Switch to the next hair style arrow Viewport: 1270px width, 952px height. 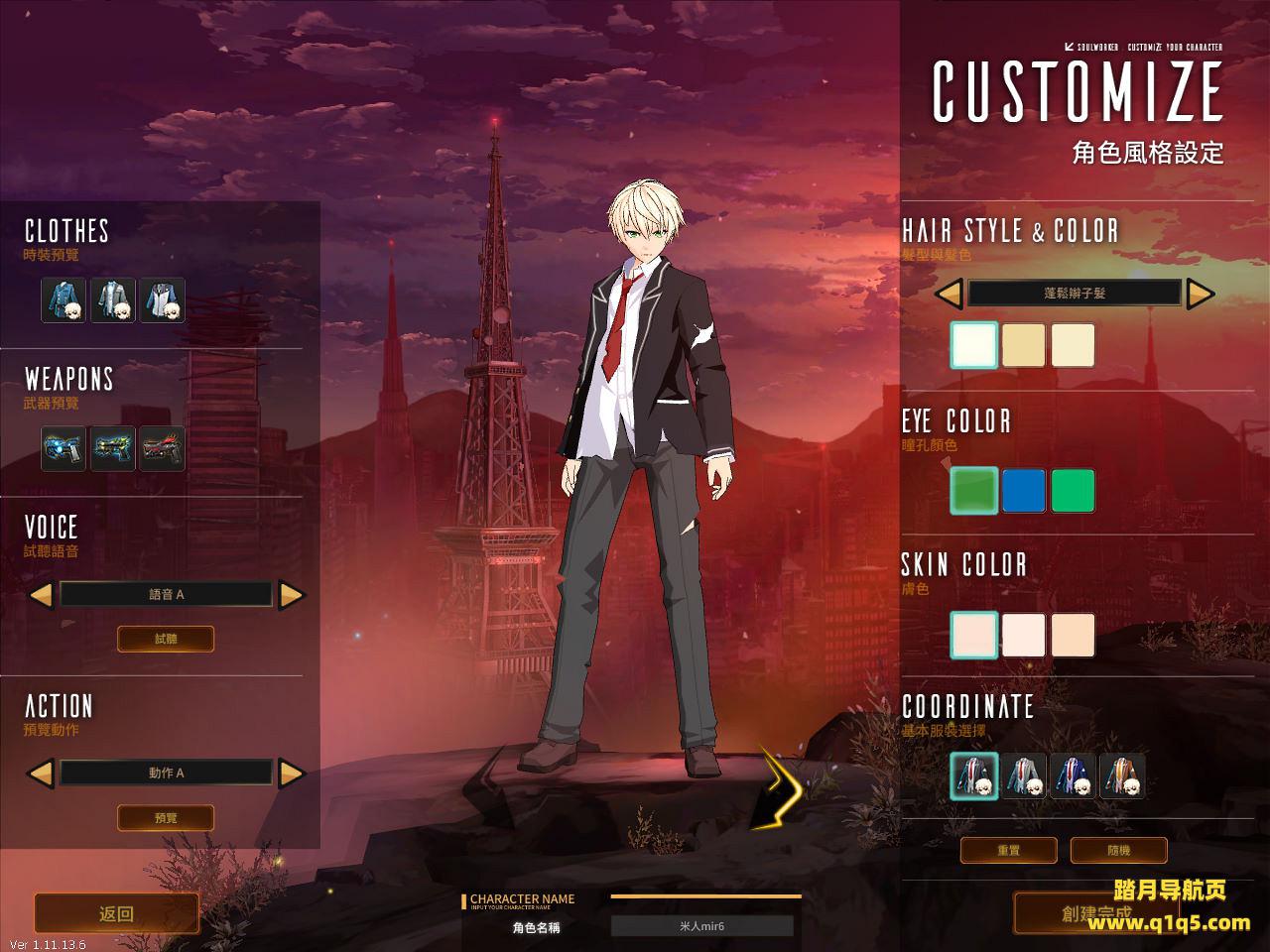(1201, 293)
